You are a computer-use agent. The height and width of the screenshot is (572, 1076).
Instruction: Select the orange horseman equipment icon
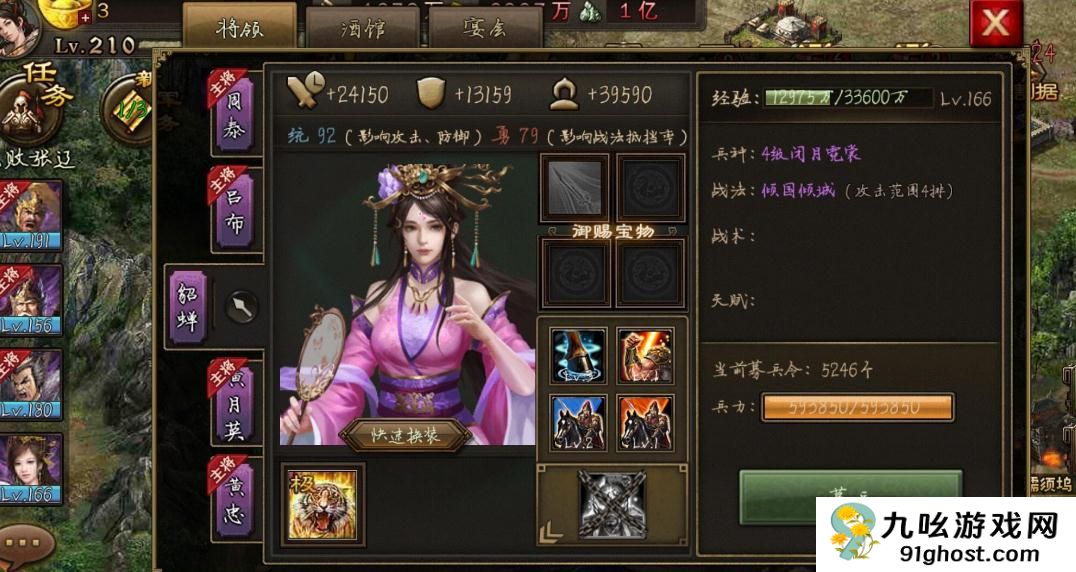point(645,423)
